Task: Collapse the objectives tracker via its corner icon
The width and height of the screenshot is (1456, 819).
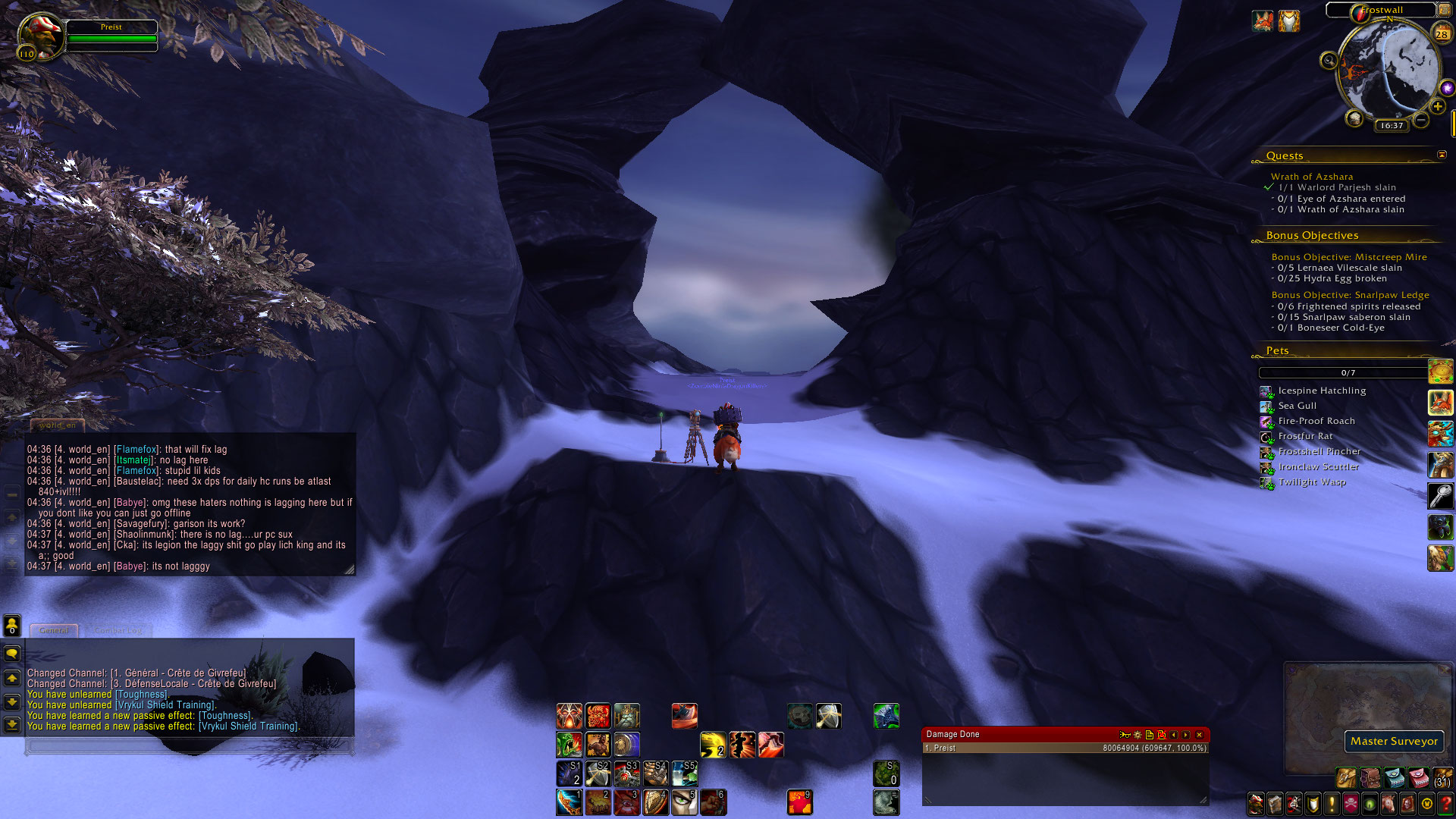Action: point(1442,154)
